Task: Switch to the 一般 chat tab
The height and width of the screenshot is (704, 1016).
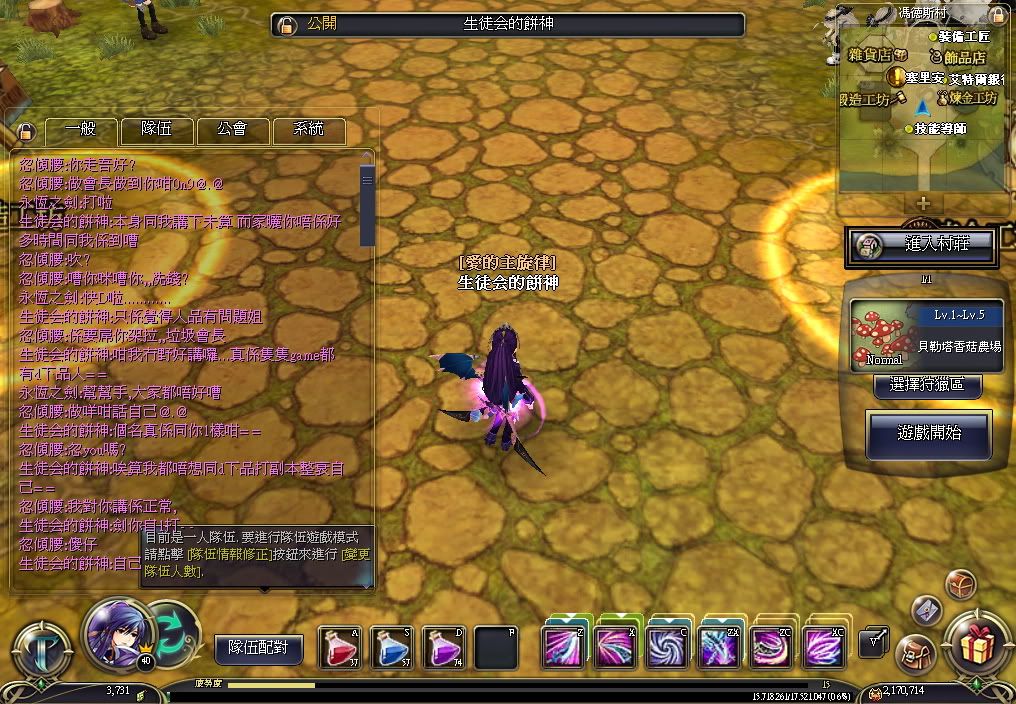Action: [x=81, y=130]
